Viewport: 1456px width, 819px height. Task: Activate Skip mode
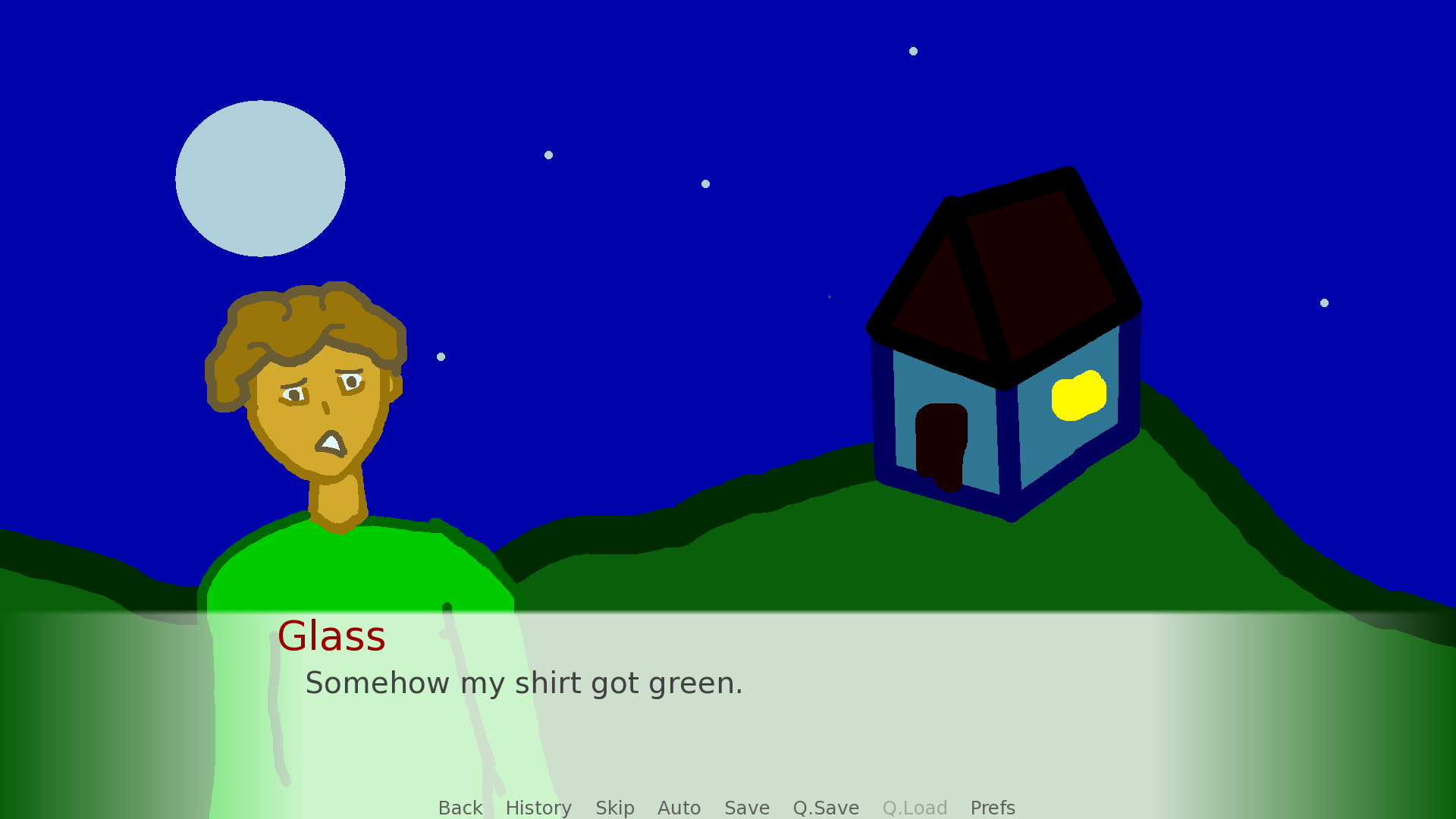[x=614, y=808]
